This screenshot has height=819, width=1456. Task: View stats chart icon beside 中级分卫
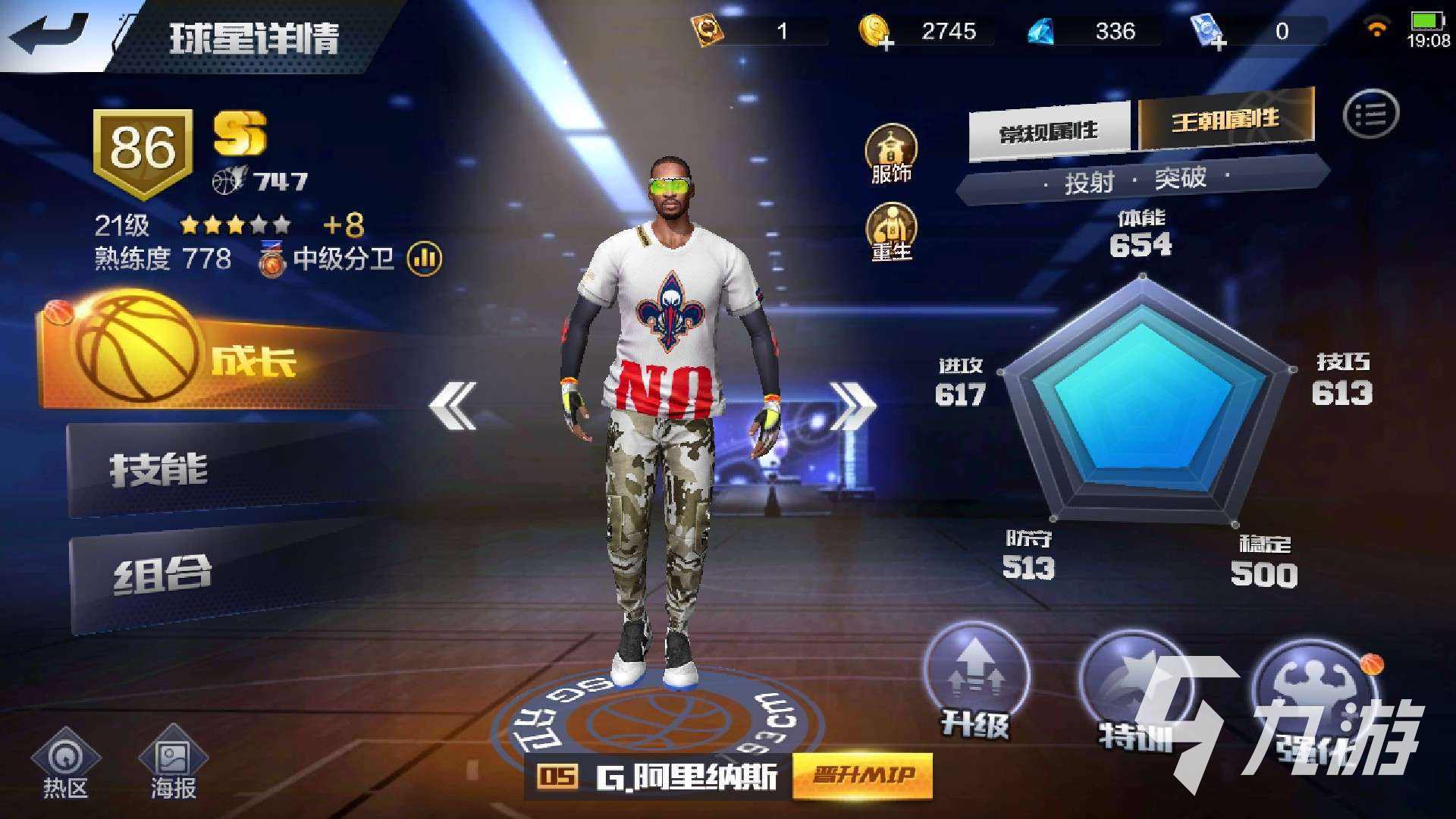[425, 259]
